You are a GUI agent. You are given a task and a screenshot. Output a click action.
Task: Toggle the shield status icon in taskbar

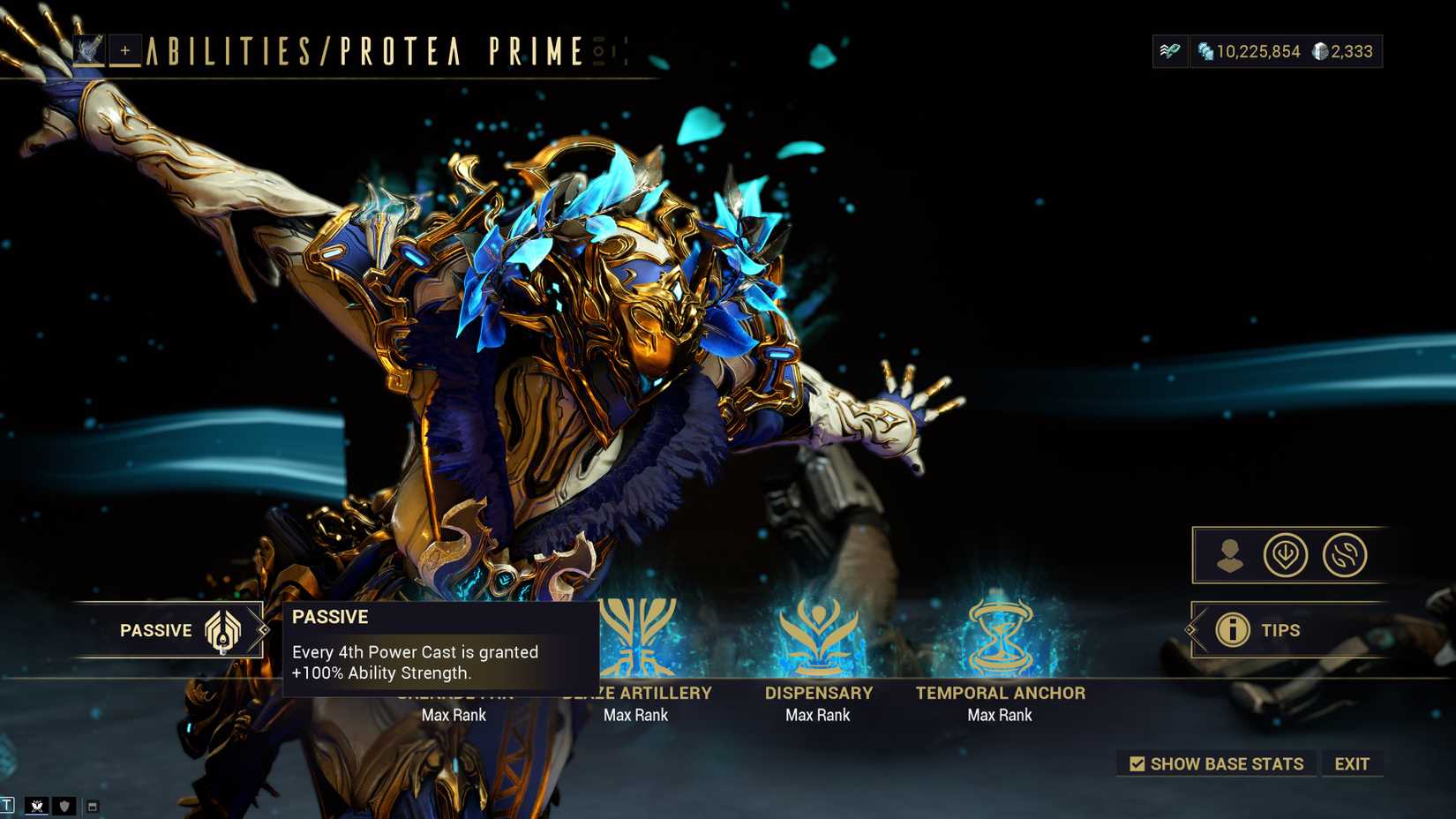tap(63, 807)
